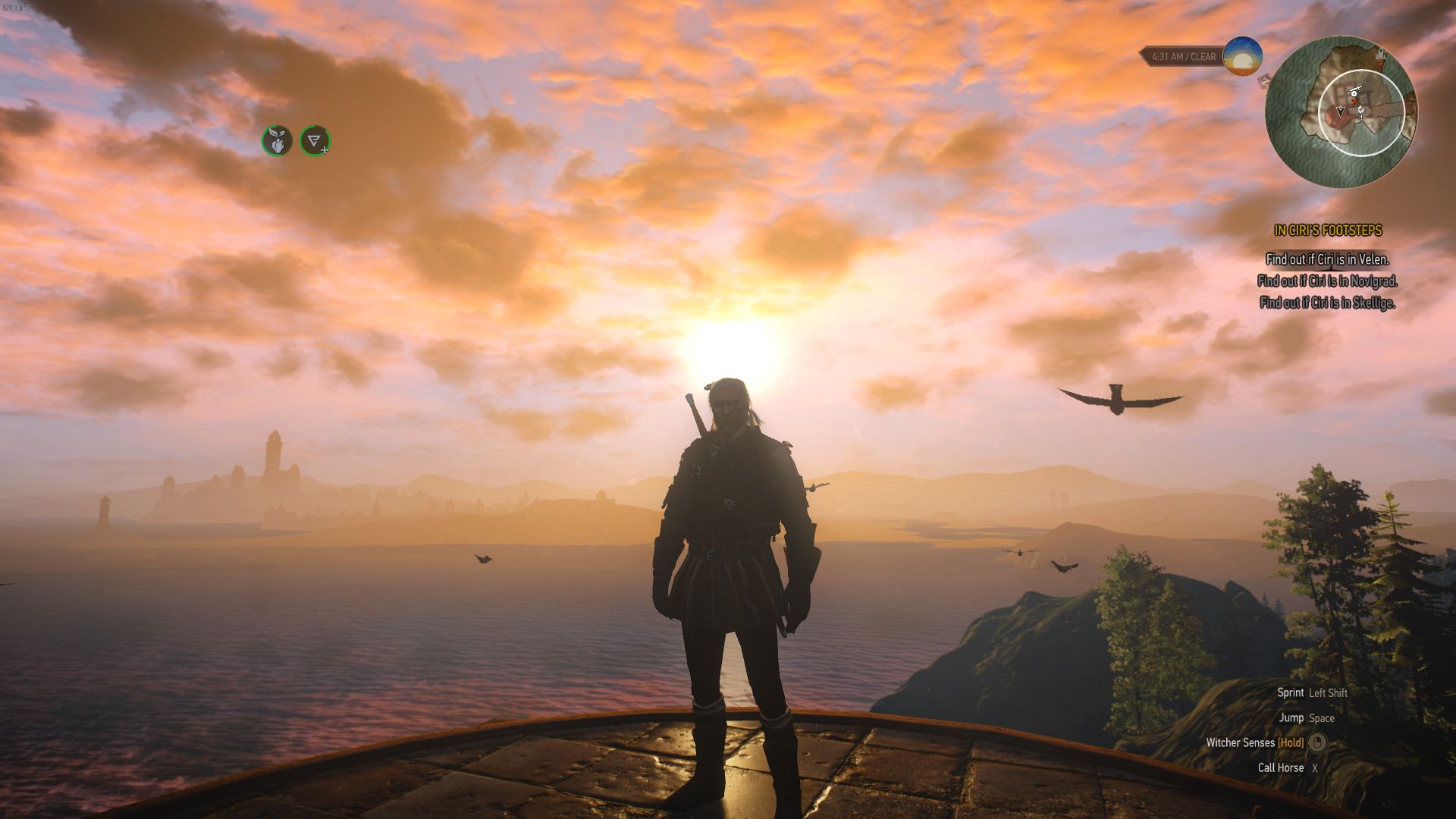Click the signpost icon at minimap top edge
This screenshot has height=819, width=1456.
click(x=1381, y=53)
